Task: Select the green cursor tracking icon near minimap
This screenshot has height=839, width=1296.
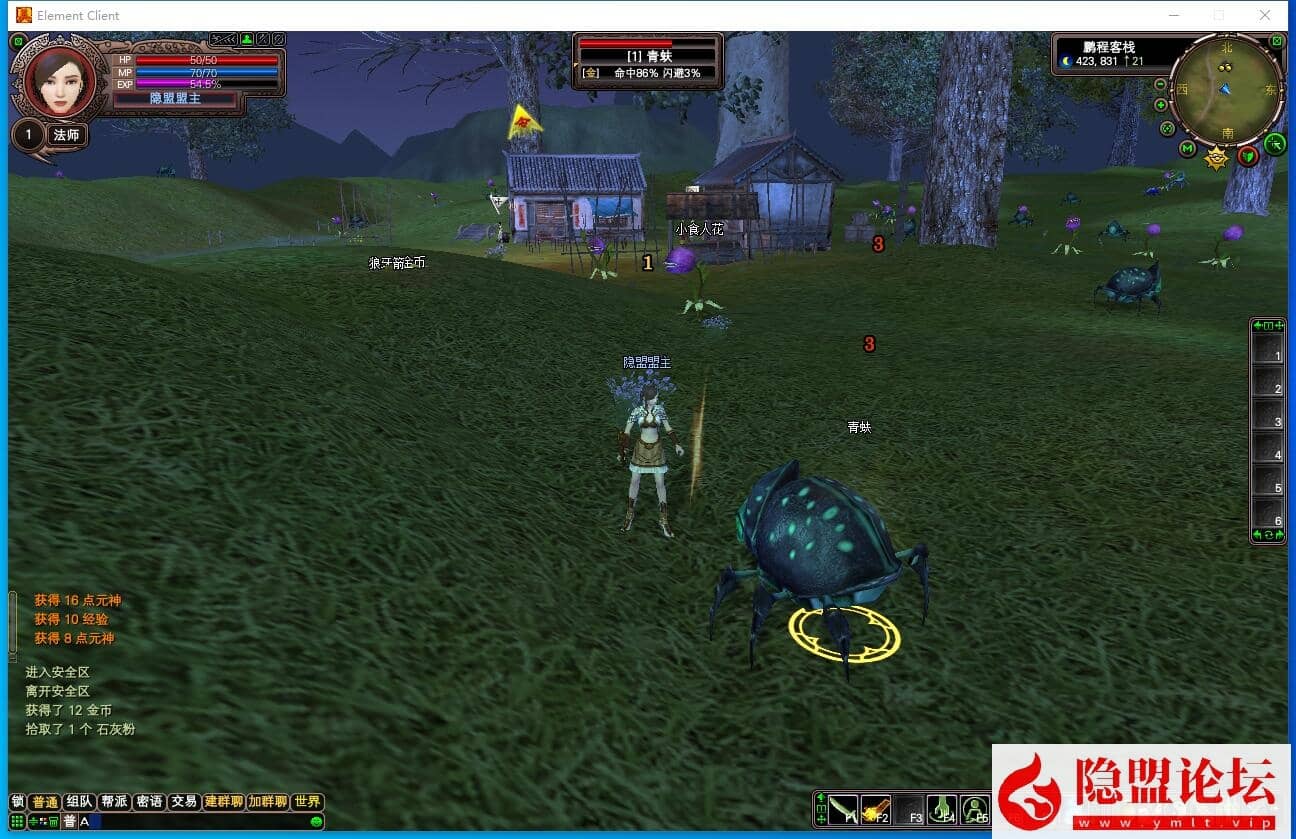Action: click(x=1276, y=143)
